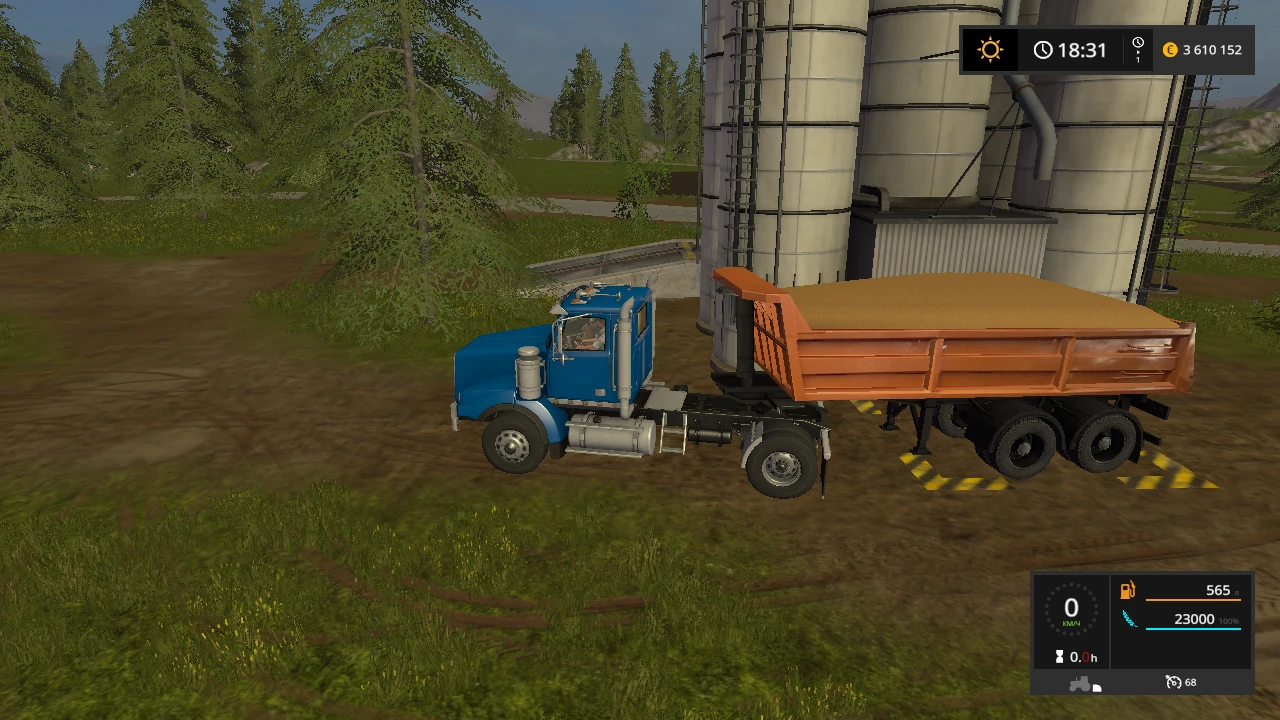
Task: Toggle the trailer attachment icon beside the tractor
Action: click(1096, 686)
